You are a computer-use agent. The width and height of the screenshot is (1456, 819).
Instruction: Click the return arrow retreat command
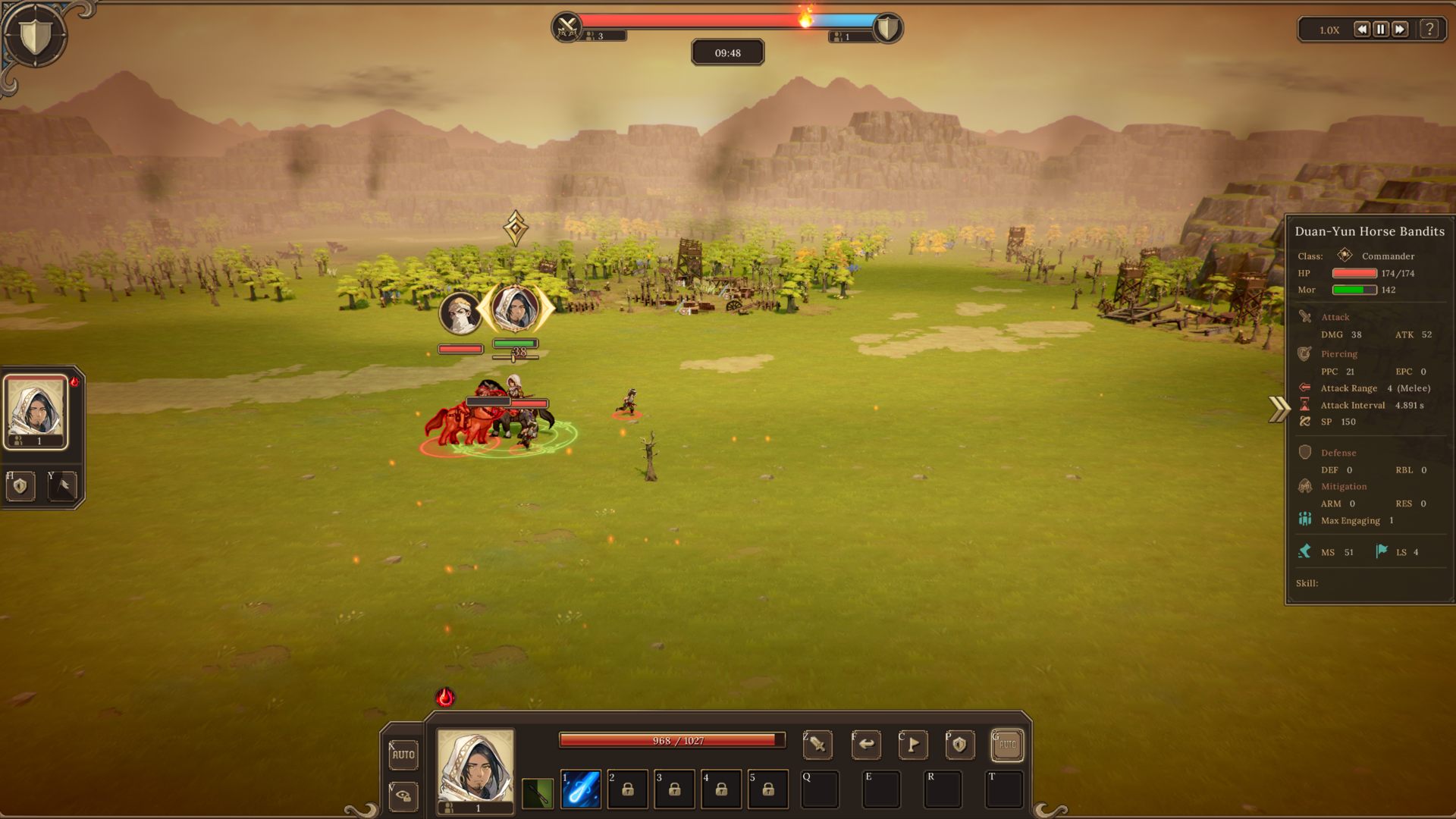pyautogui.click(x=866, y=745)
